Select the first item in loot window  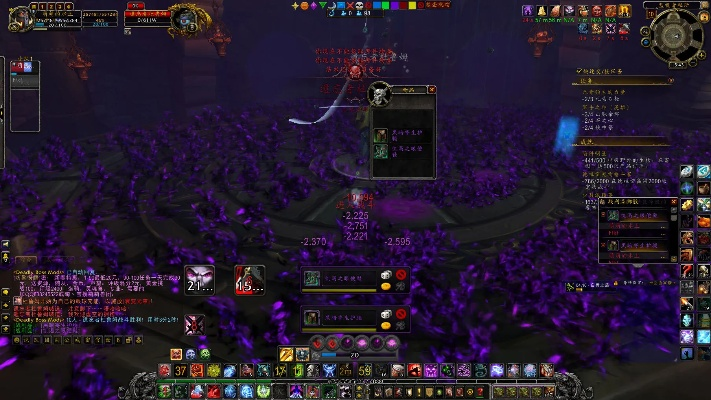(x=382, y=133)
